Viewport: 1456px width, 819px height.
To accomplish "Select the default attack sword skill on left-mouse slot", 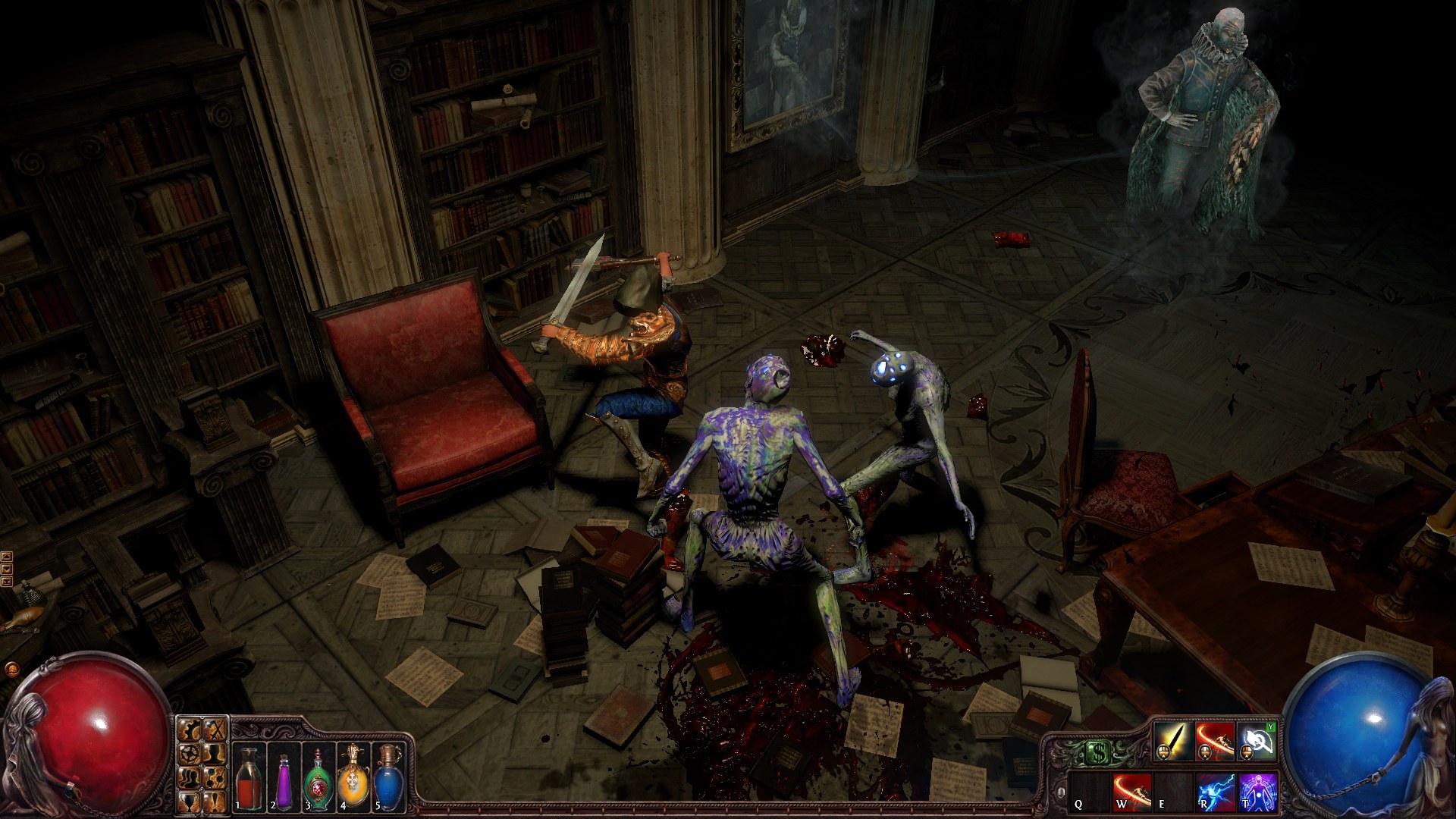I will (1174, 742).
